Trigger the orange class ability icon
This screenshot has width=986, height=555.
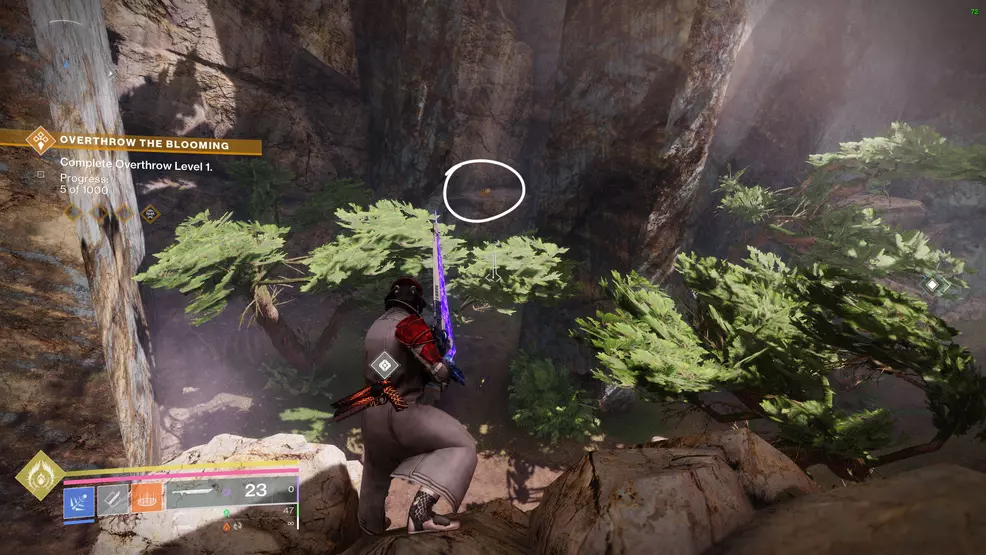pyautogui.click(x=146, y=497)
